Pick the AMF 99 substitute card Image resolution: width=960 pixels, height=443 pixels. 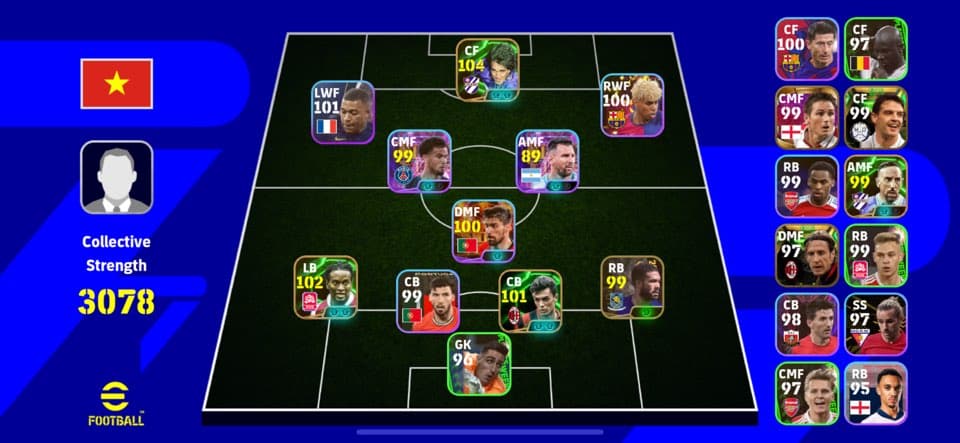(x=875, y=187)
